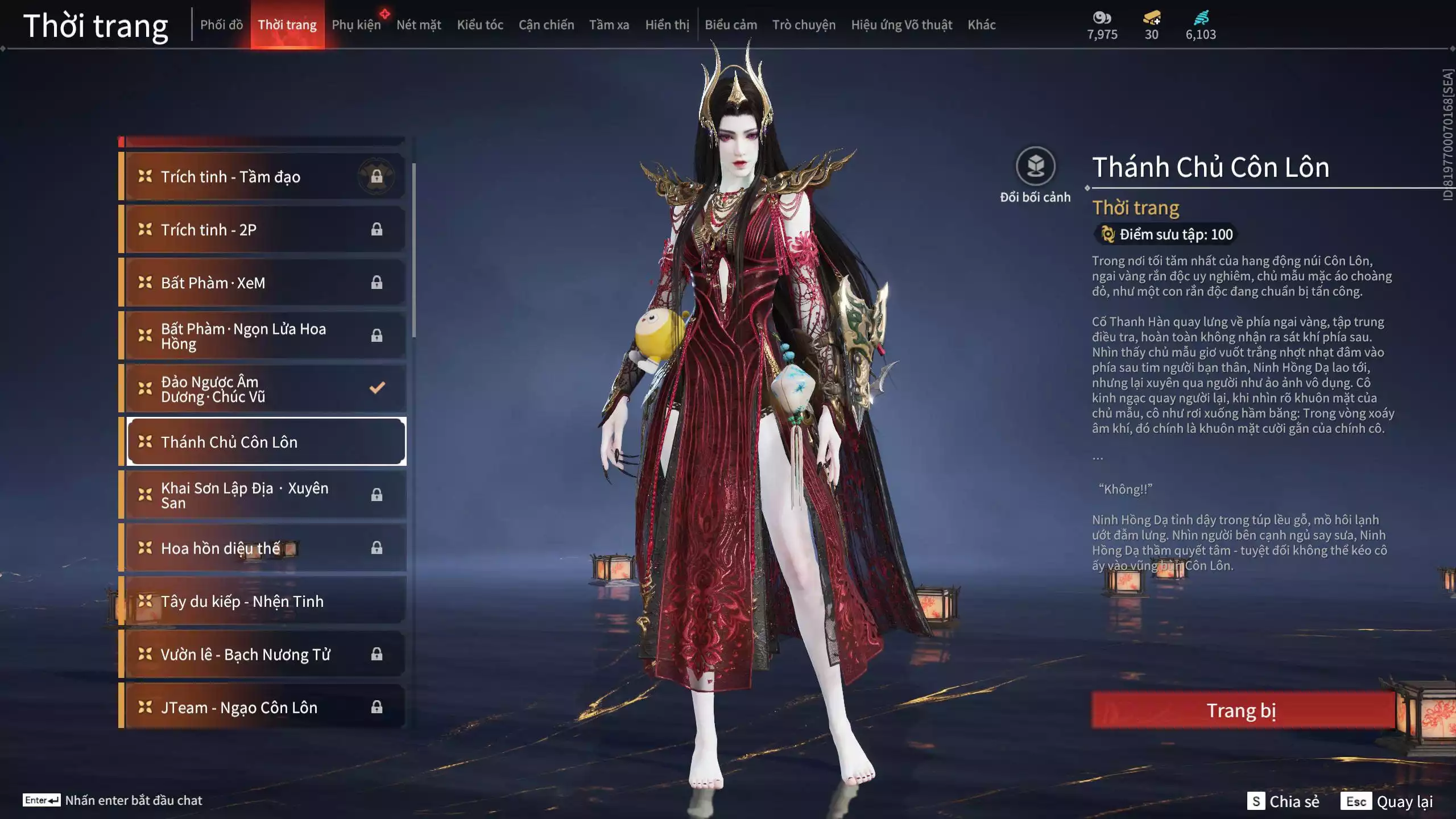This screenshot has width=1456, height=819.
Task: Click the equipped checkmark on Đảo Ngược Âm Dương·Chúc Vũ
Action: tap(376, 387)
